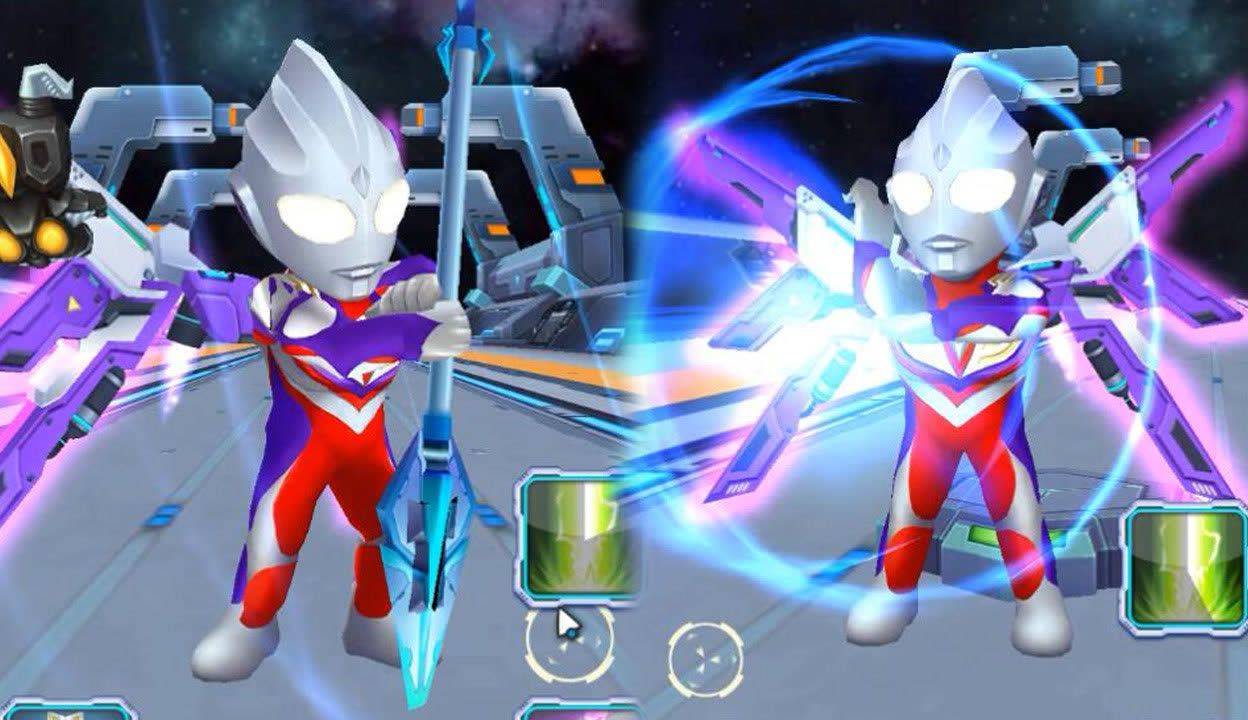The image size is (1248, 720).
Task: Select the circular reticle without the cursor
Action: pos(706,660)
